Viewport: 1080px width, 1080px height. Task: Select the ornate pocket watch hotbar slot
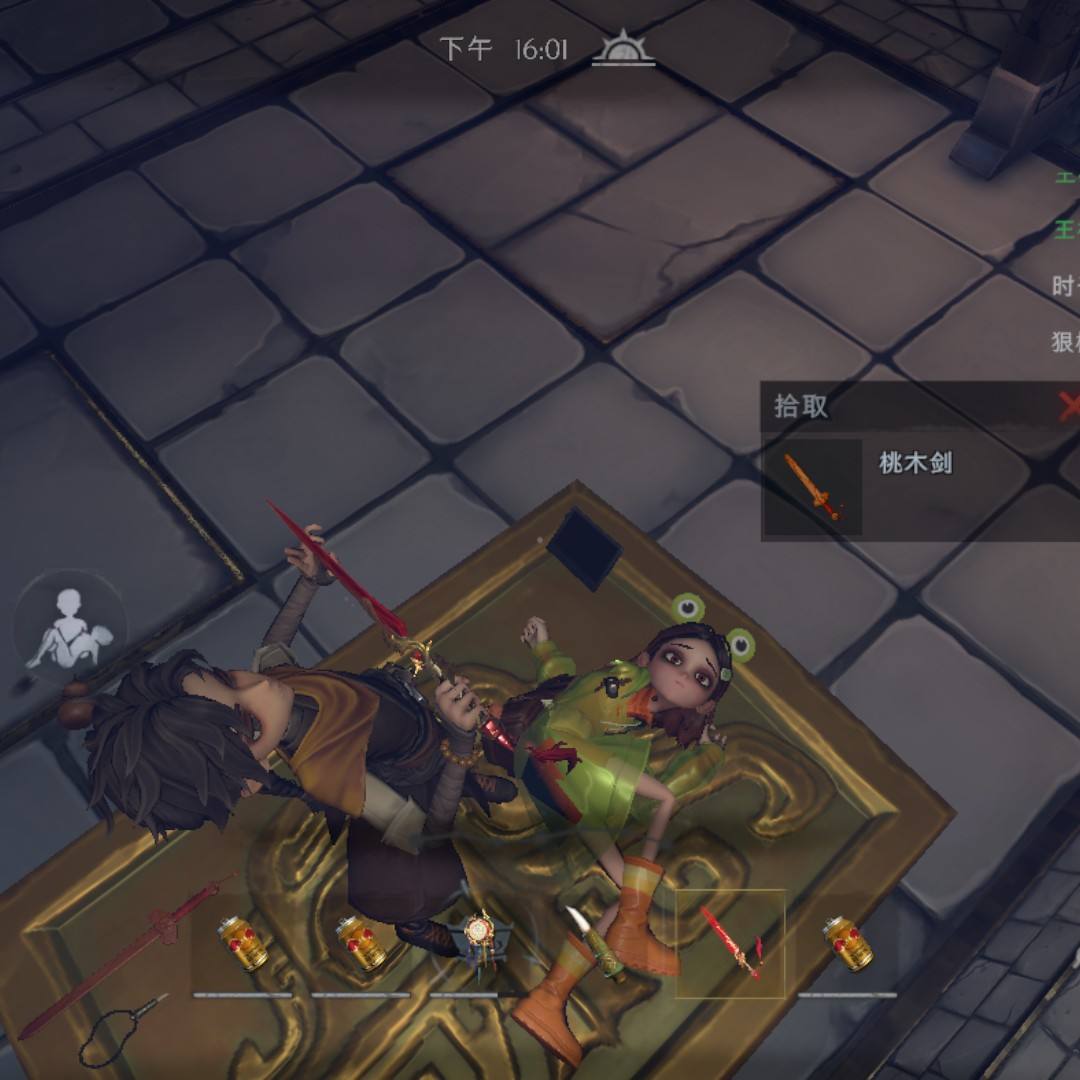(480, 940)
